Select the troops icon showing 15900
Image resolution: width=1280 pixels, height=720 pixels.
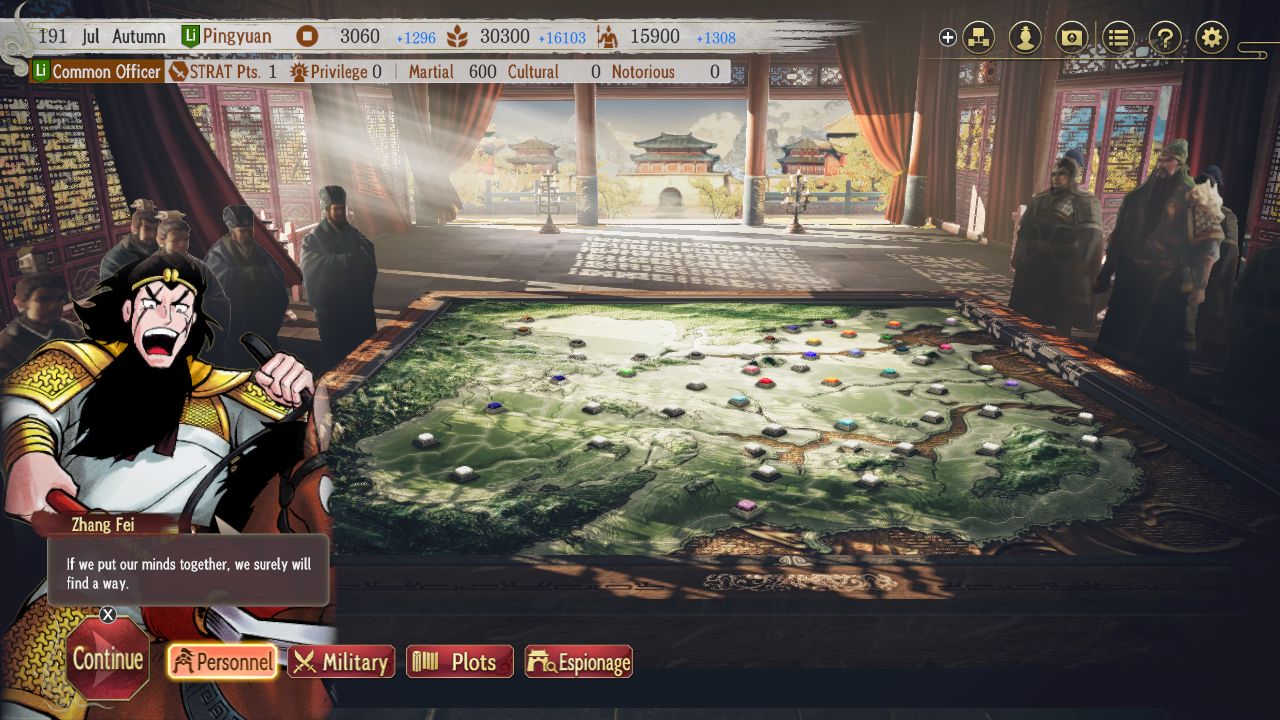click(608, 36)
